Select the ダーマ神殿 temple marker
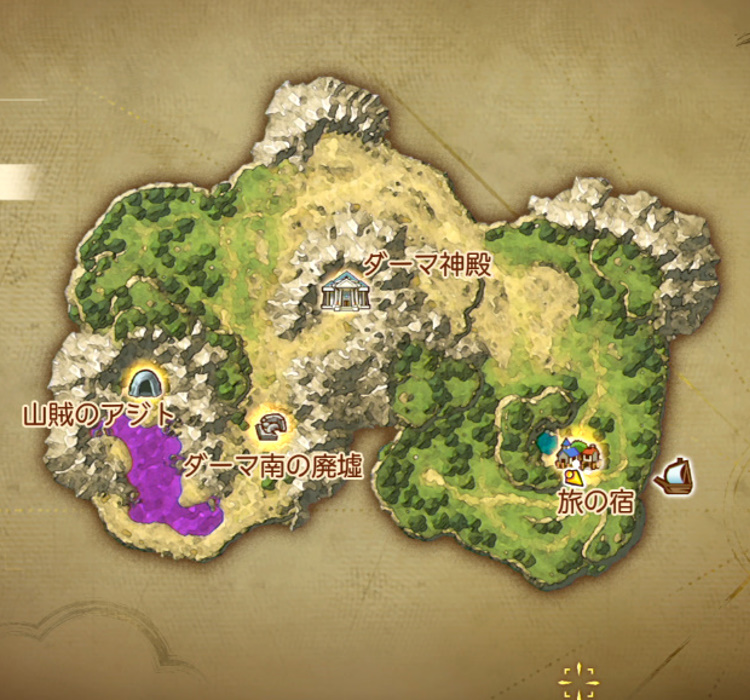 click(345, 292)
